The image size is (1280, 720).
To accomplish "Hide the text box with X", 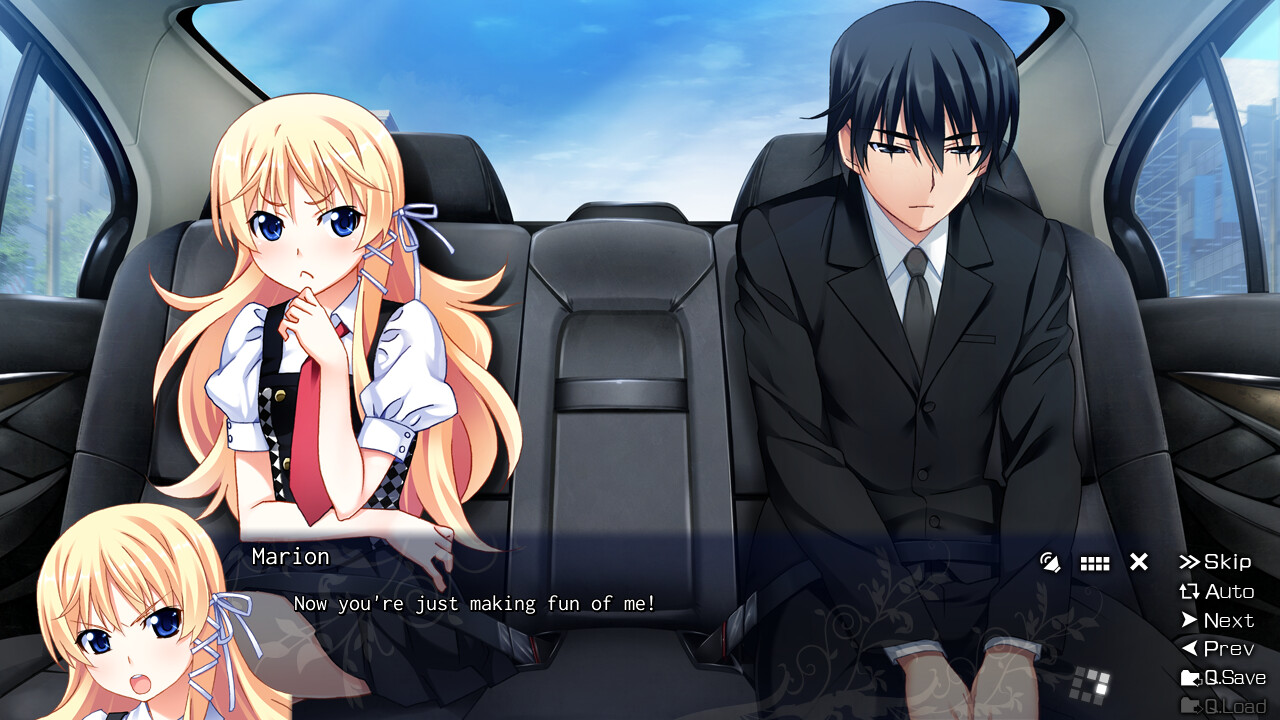I will pyautogui.click(x=1139, y=562).
